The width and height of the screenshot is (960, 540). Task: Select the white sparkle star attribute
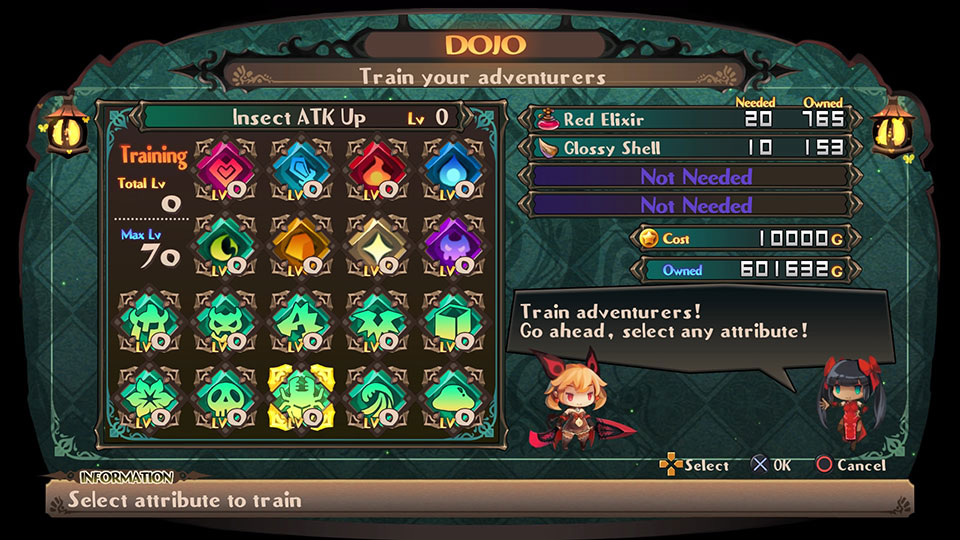[x=374, y=243]
